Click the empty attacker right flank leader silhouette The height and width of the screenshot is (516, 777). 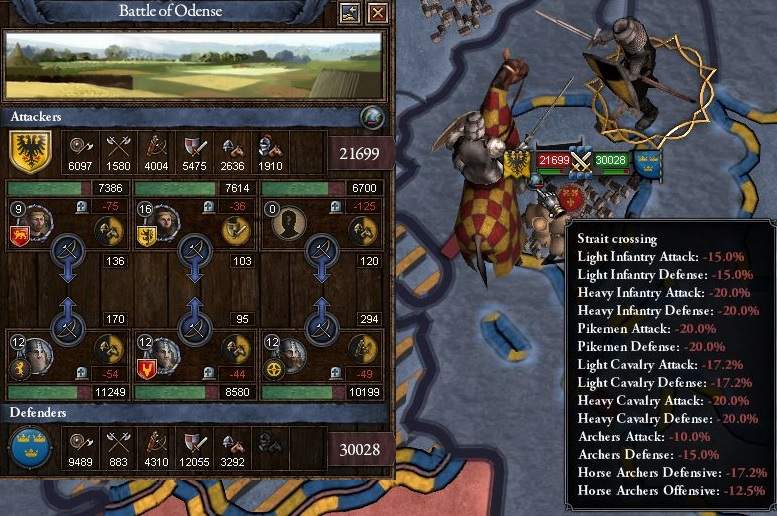click(x=292, y=220)
